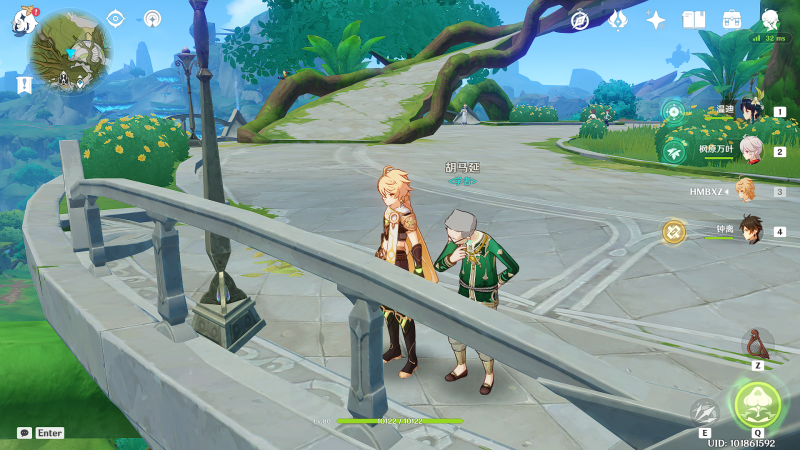Trigger the elemental burst skill button
Screen dimensions: 800x450
pyautogui.click(x=756, y=404)
